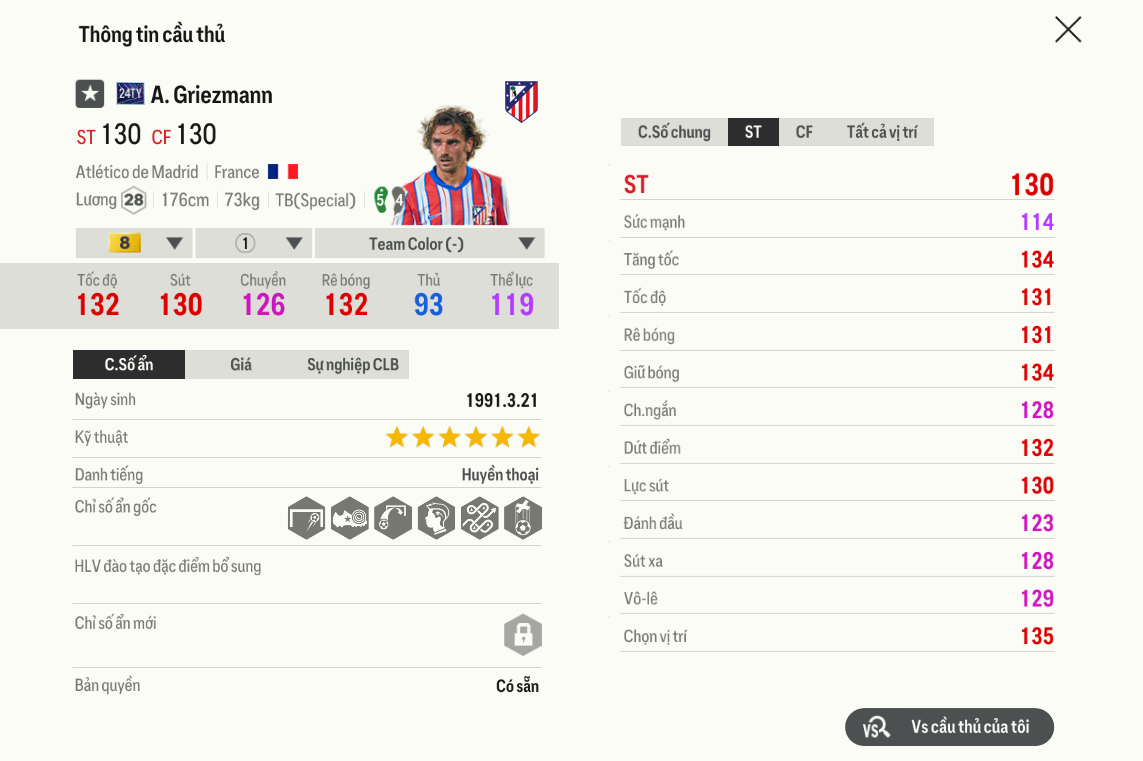Expand the Team Color dropdown
1143x761 pixels.
pyautogui.click(x=429, y=244)
